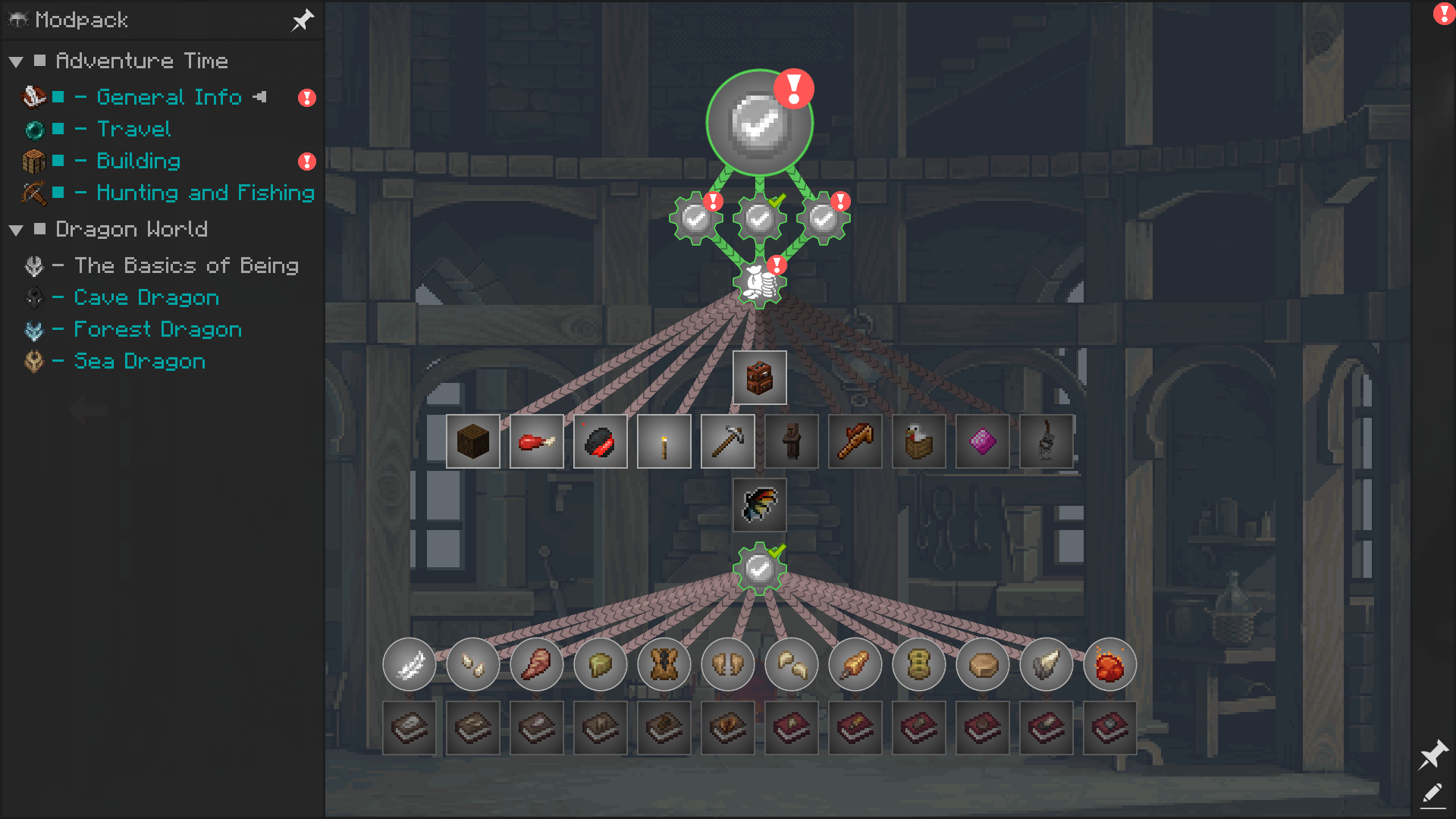Screen dimensions: 1456x819
Task: Select the Cave Dragon chapter
Action: pyautogui.click(x=146, y=297)
